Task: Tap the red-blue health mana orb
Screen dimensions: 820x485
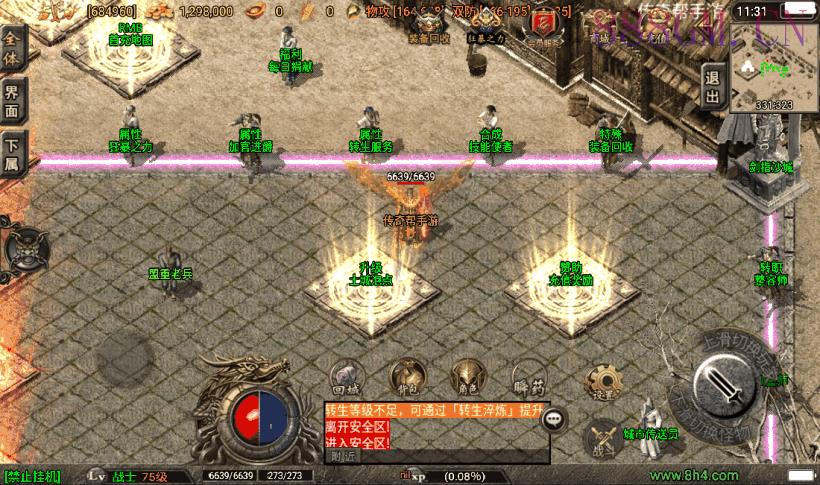Action: (x=261, y=418)
